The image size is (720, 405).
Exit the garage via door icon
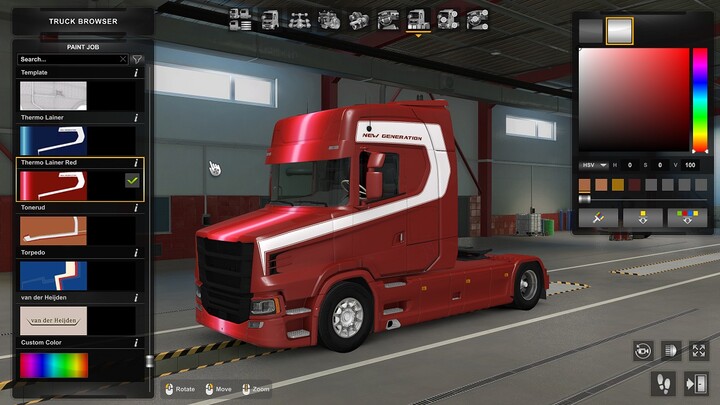pyautogui.click(x=696, y=382)
